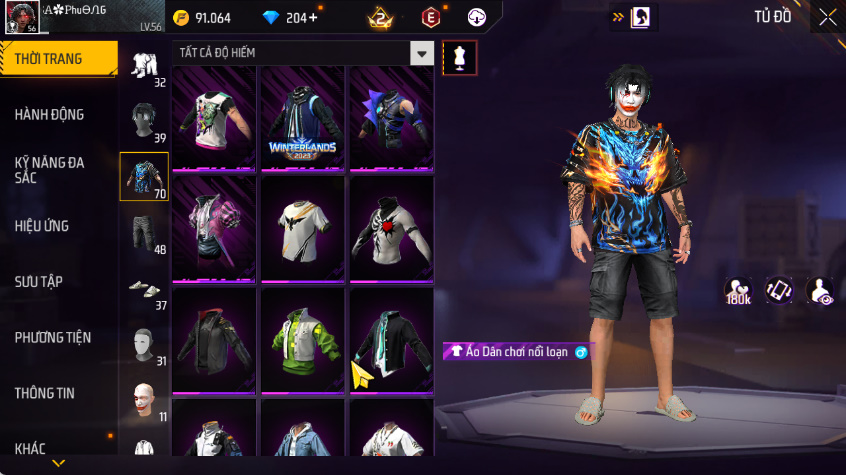This screenshot has width=846, height=475.
Task: Close the wardrobe screen
Action: tap(827, 17)
